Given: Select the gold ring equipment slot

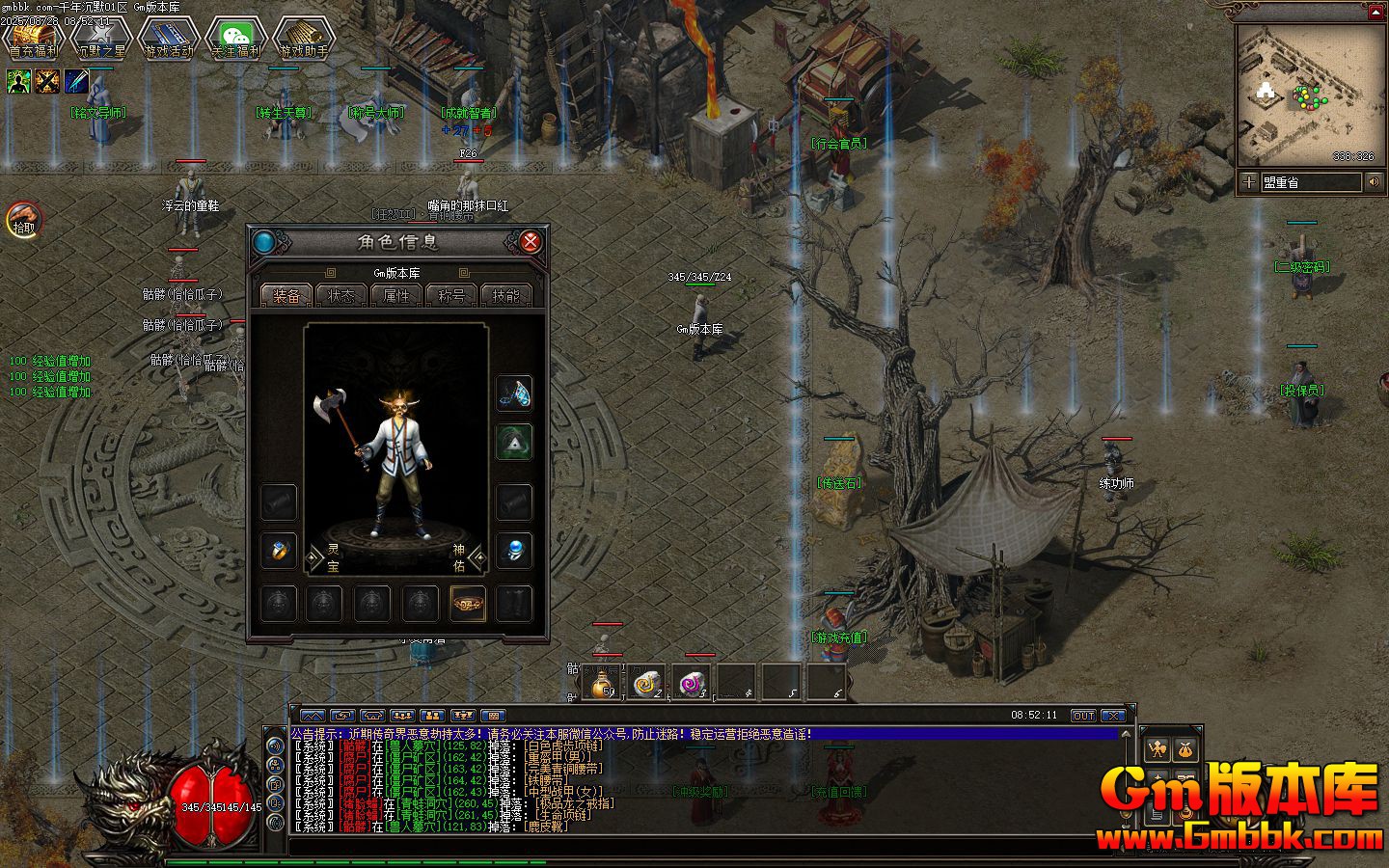Looking at the screenshot, I should pyautogui.click(x=279, y=551).
